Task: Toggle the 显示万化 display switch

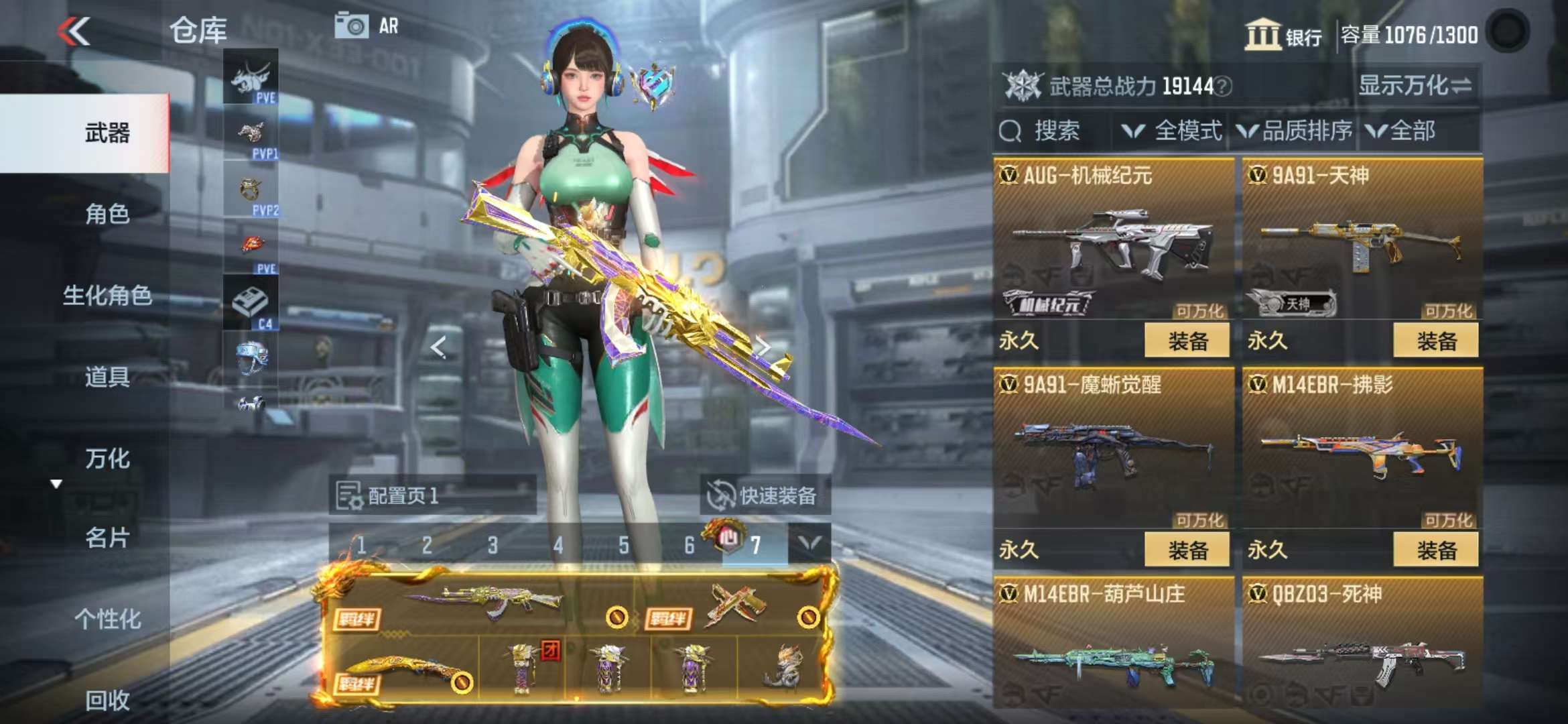Action: (x=1415, y=86)
